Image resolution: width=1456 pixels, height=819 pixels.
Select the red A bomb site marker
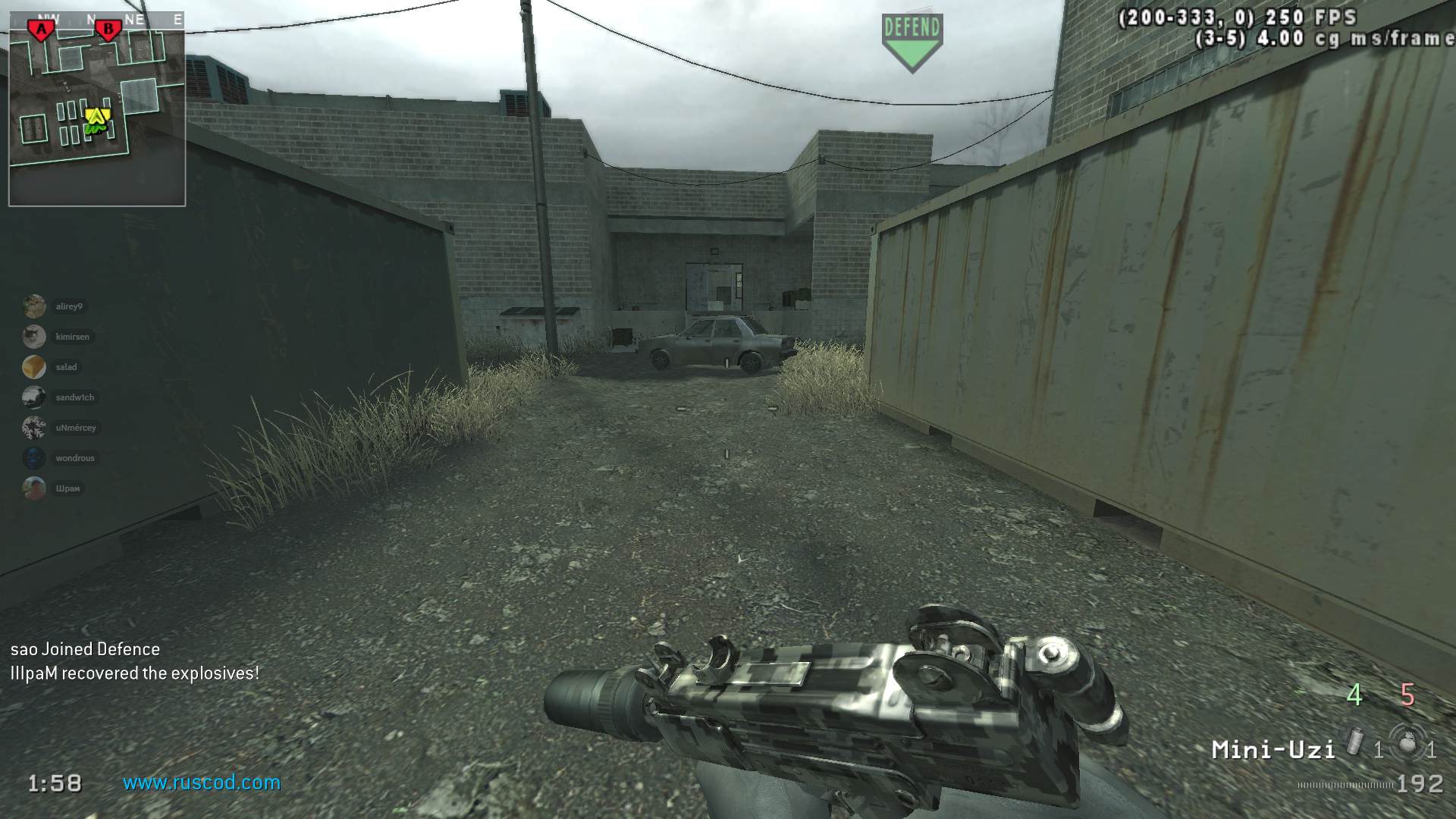(41, 30)
